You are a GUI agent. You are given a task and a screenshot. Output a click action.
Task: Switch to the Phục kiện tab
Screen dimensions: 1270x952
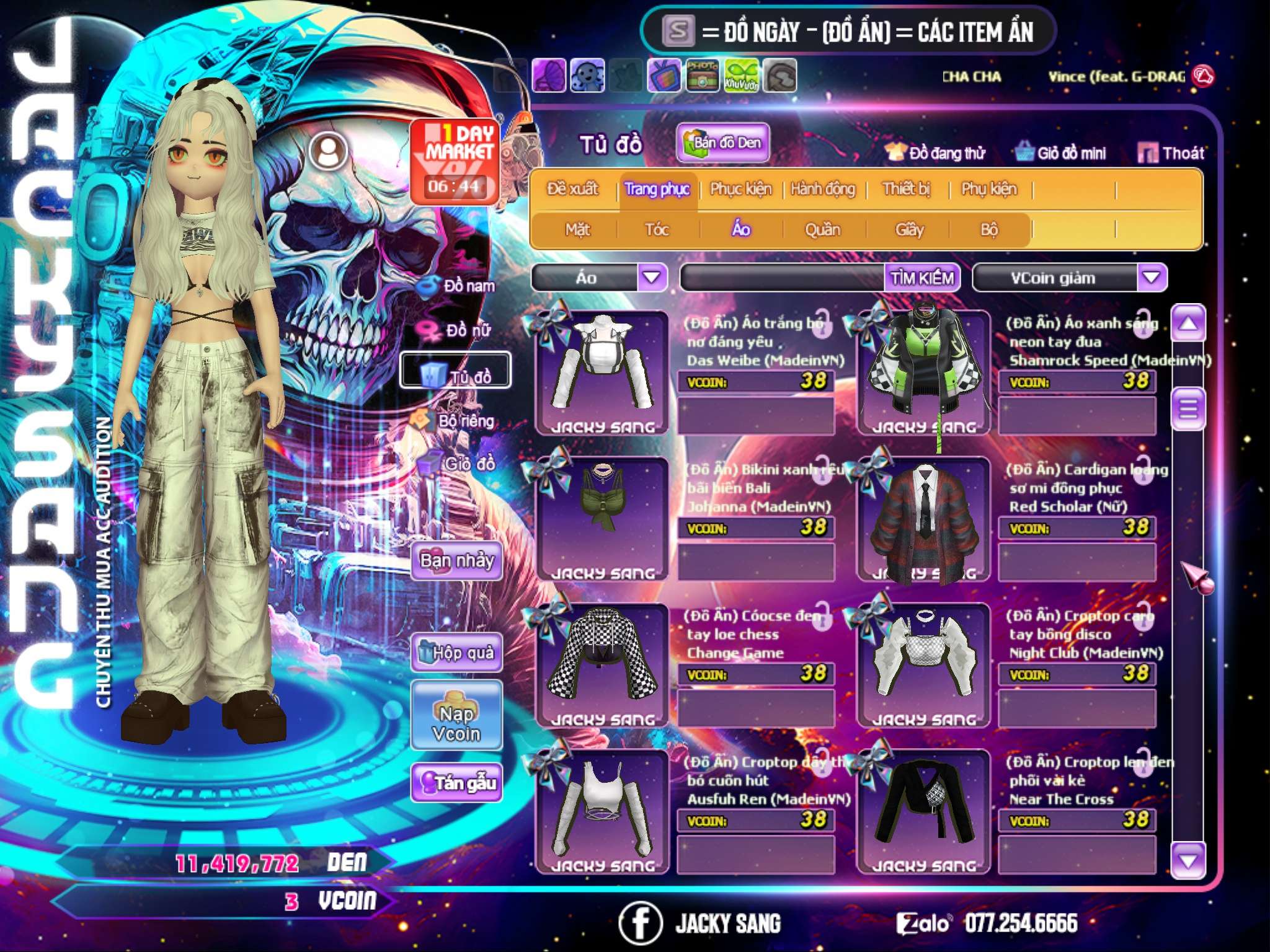[x=740, y=189]
